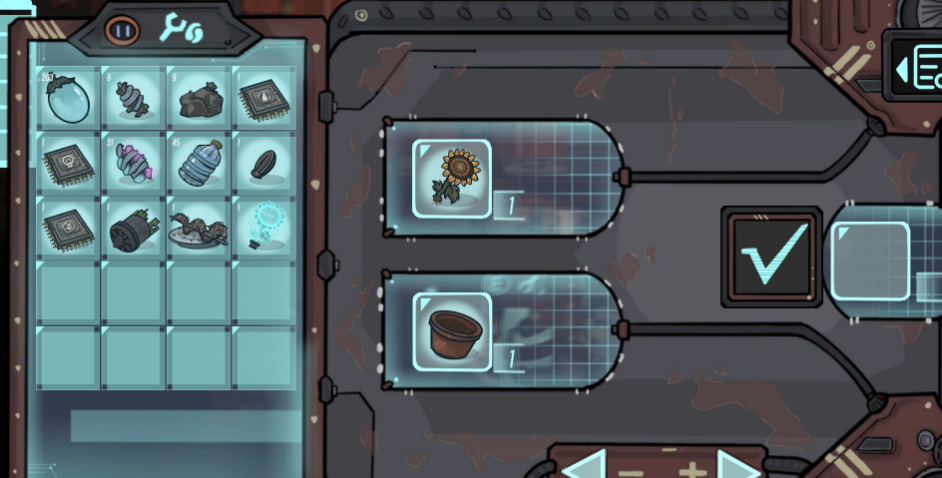Pause the game
942x478 pixels.
click(x=122, y=31)
